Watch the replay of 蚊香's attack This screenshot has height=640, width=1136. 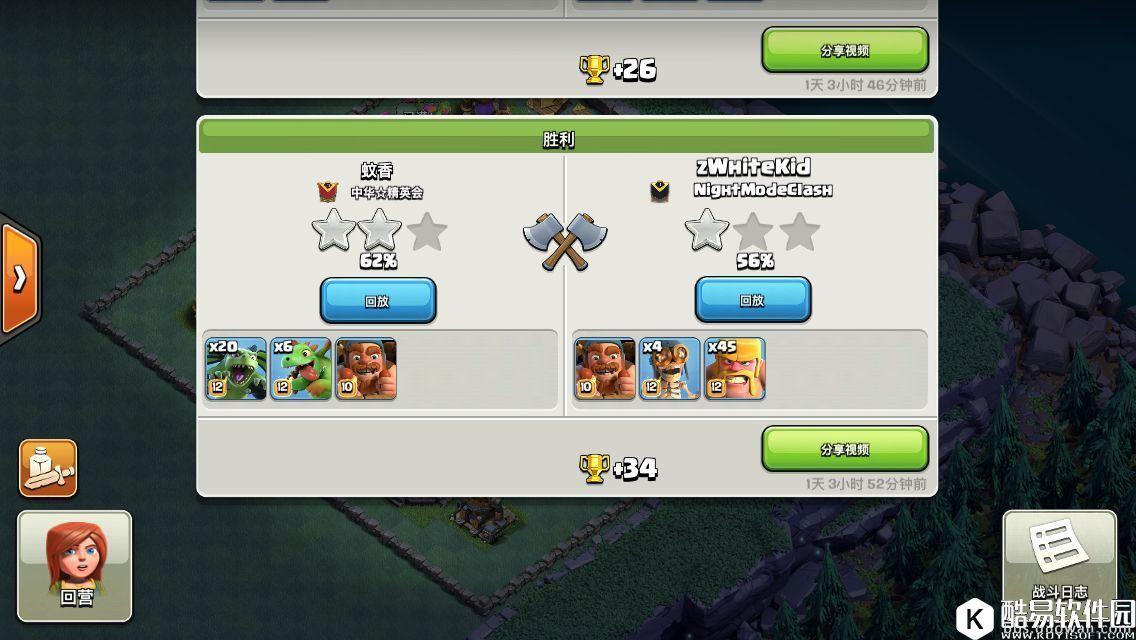[x=377, y=300]
